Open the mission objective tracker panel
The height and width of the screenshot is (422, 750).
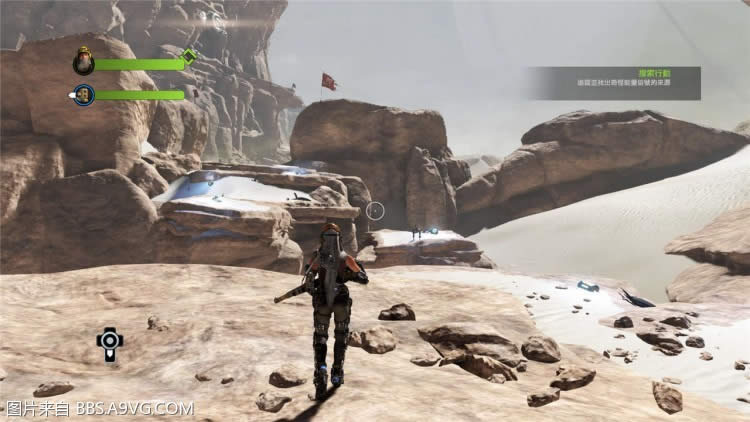click(x=614, y=83)
